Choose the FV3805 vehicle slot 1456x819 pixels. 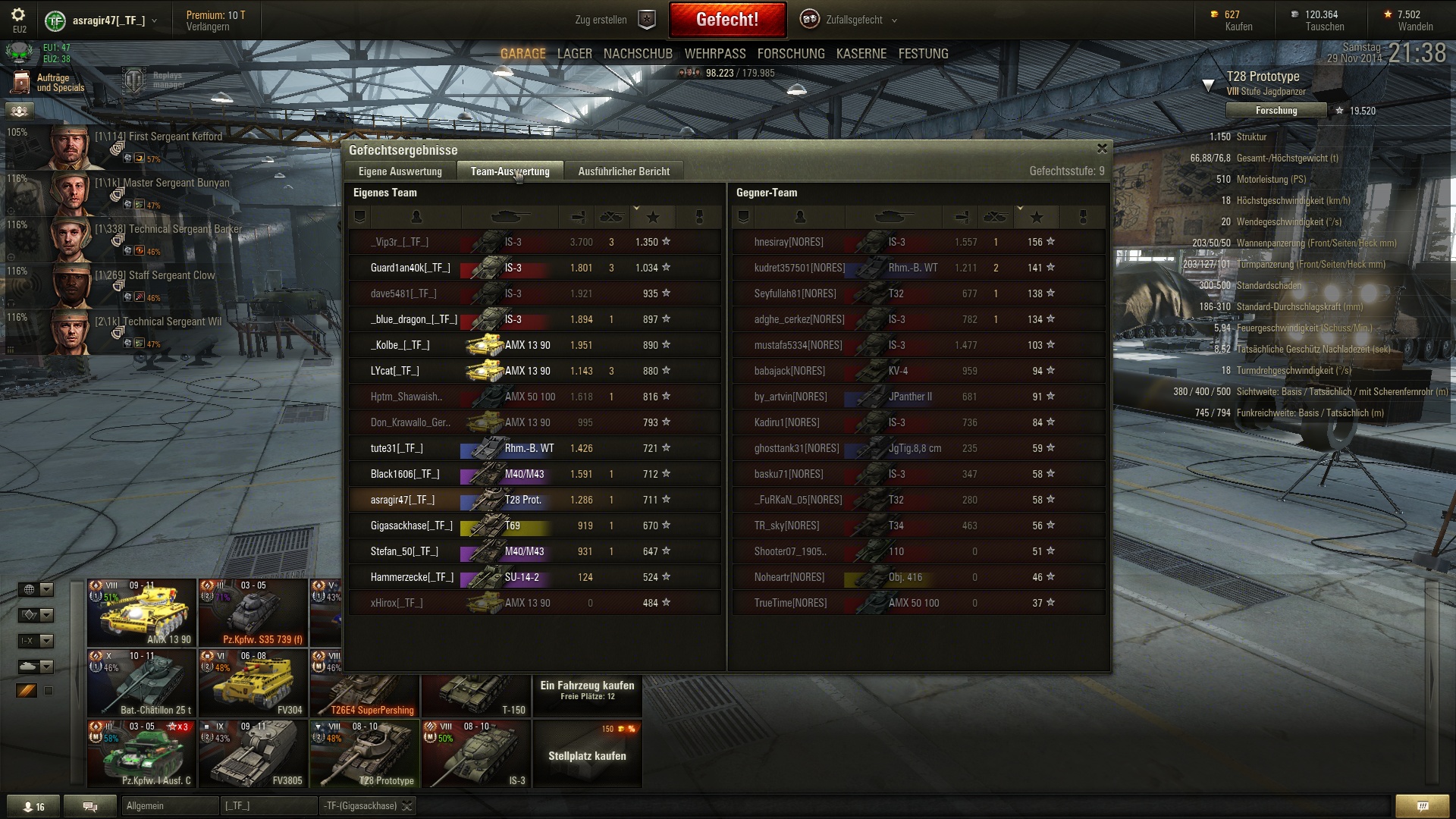(x=253, y=754)
